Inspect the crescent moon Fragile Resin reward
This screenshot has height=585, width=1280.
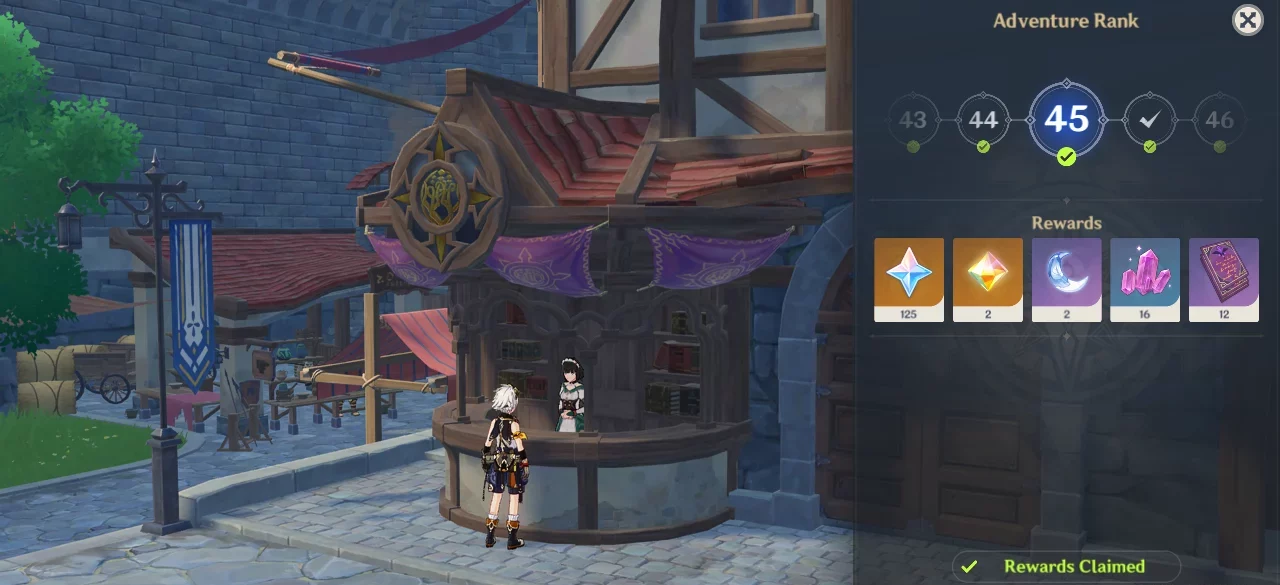[1066, 279]
